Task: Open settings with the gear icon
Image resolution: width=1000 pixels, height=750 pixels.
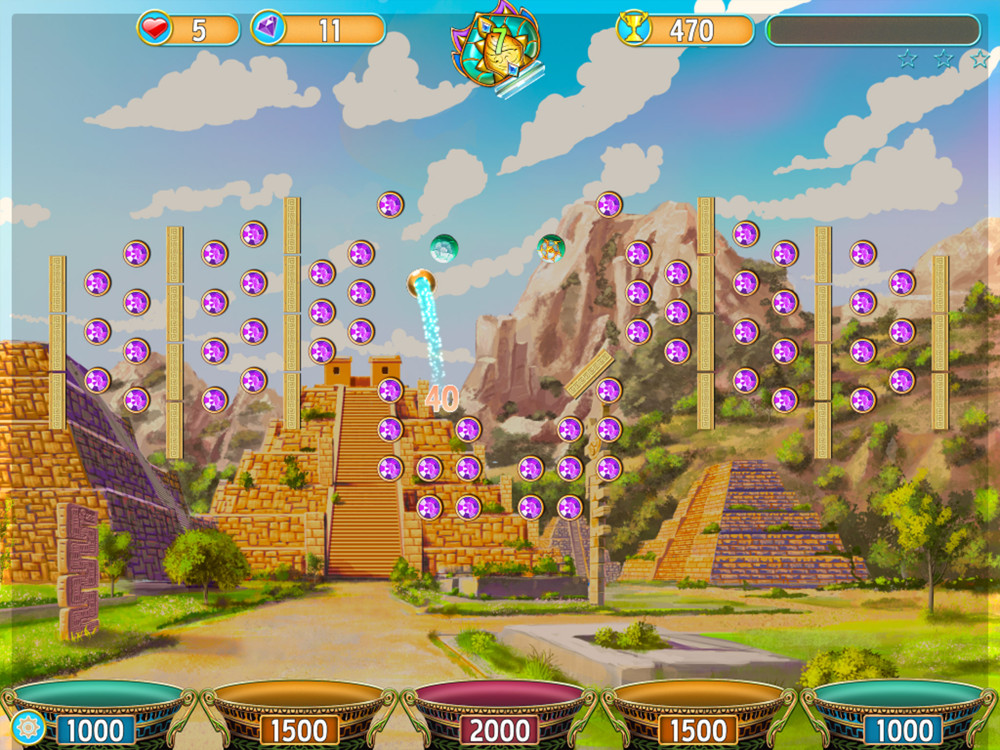Action: 26,727
